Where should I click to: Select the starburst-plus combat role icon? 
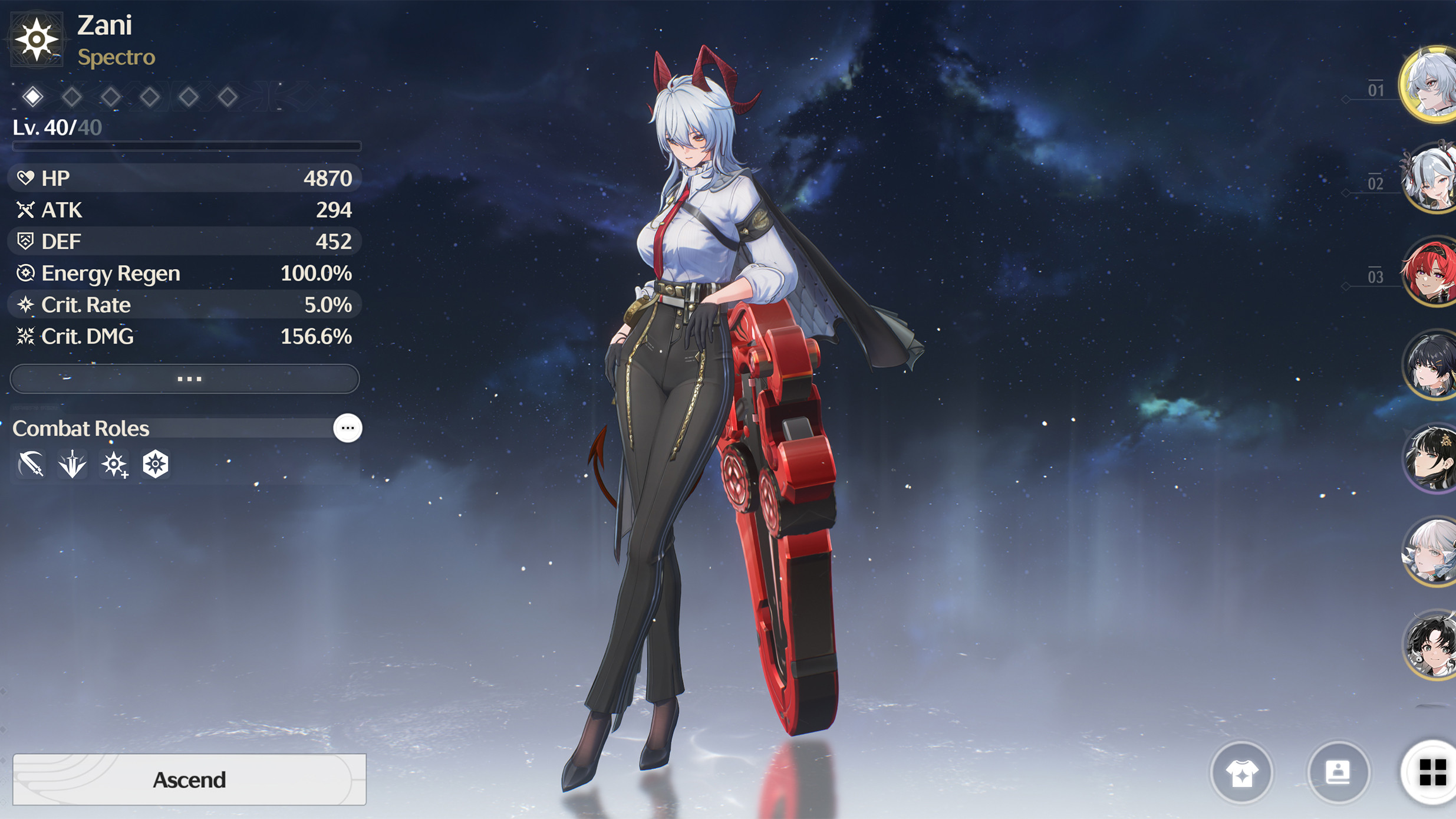(x=113, y=463)
